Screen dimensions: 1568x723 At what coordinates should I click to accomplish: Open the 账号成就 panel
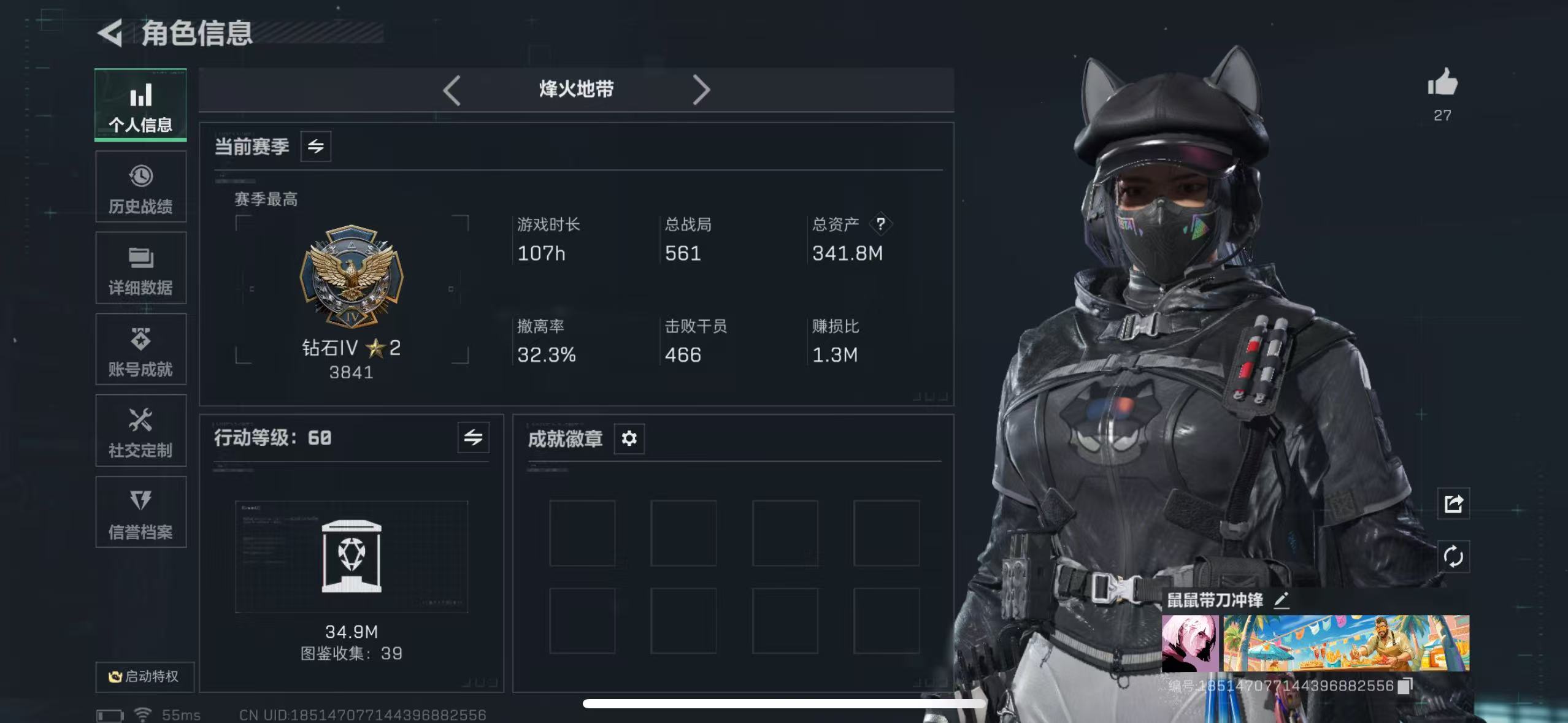pos(140,350)
